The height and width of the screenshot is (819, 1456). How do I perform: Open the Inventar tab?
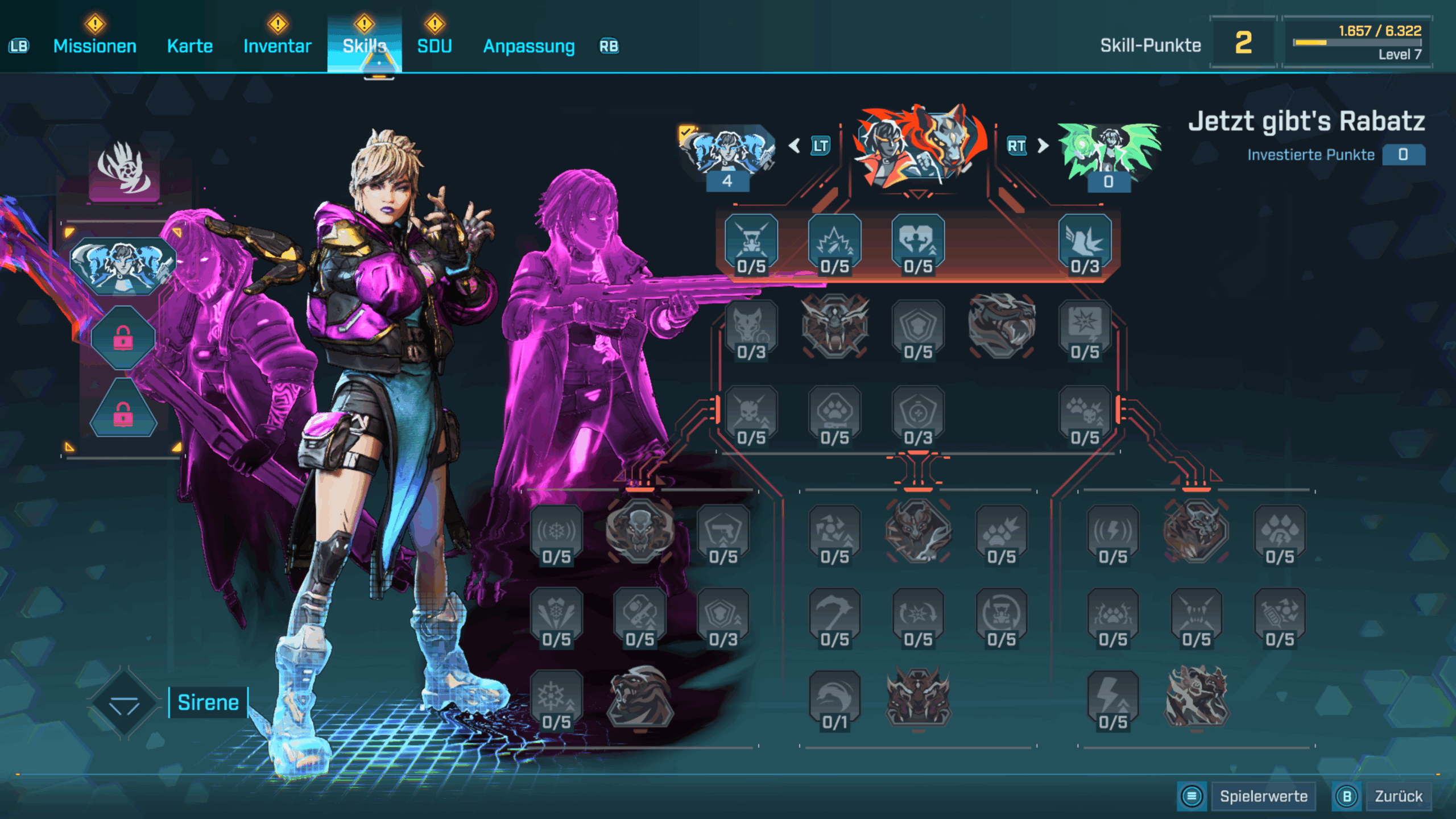[277, 46]
